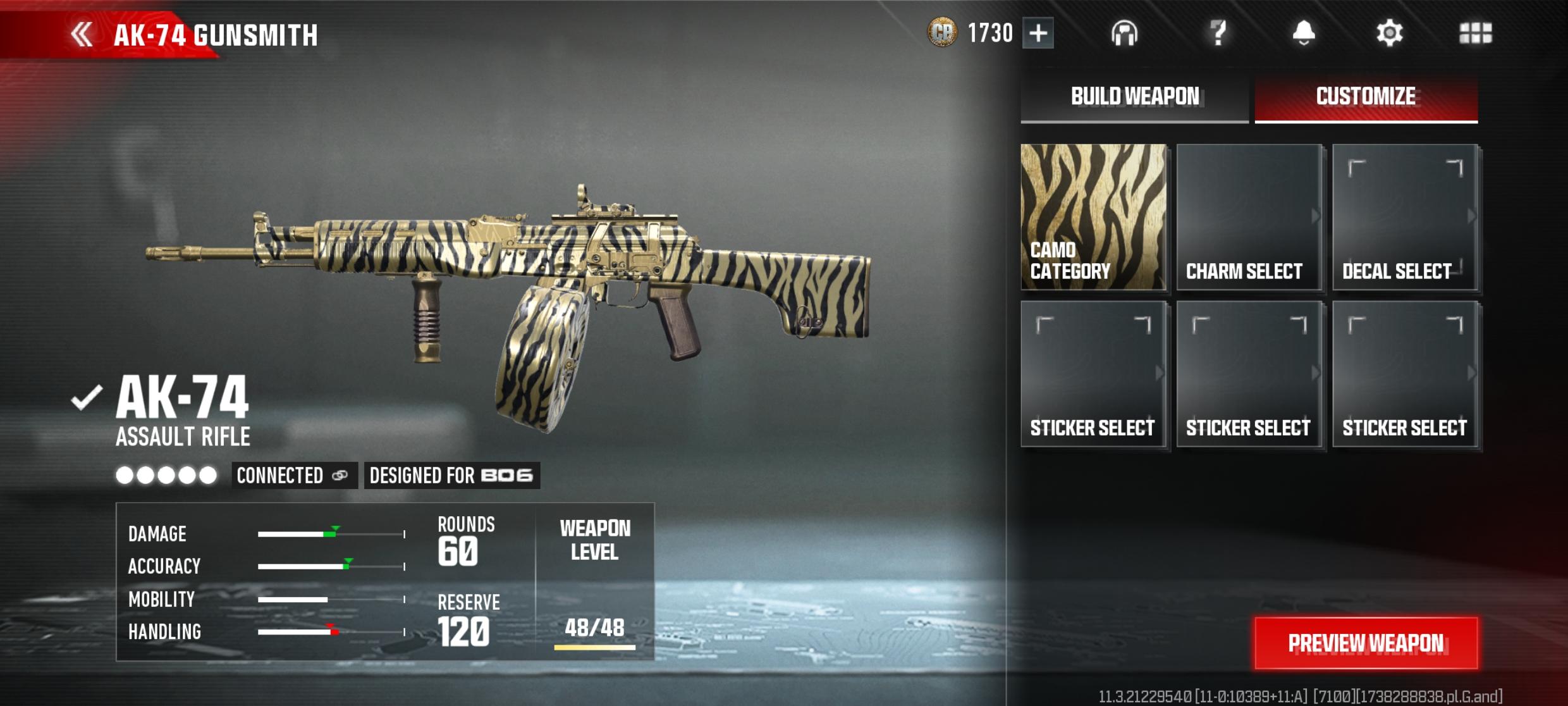Switch to the Build Weapon tab

pos(1134,97)
